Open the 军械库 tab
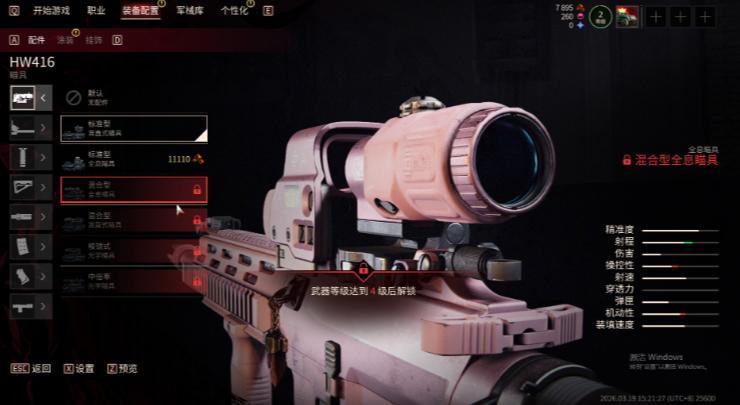This screenshot has width=740, height=405. [189, 10]
